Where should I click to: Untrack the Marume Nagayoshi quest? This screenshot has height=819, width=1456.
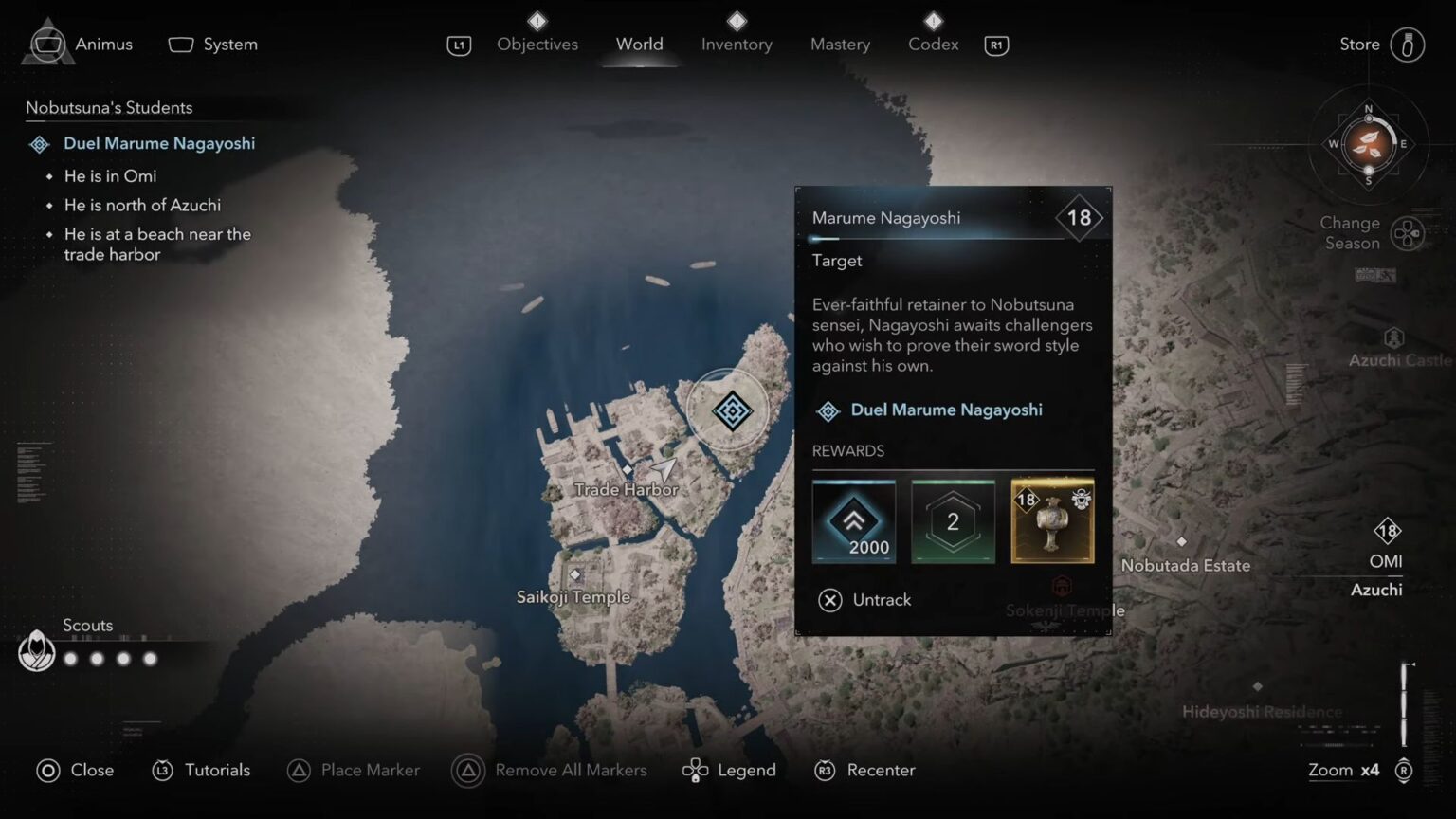tap(864, 600)
